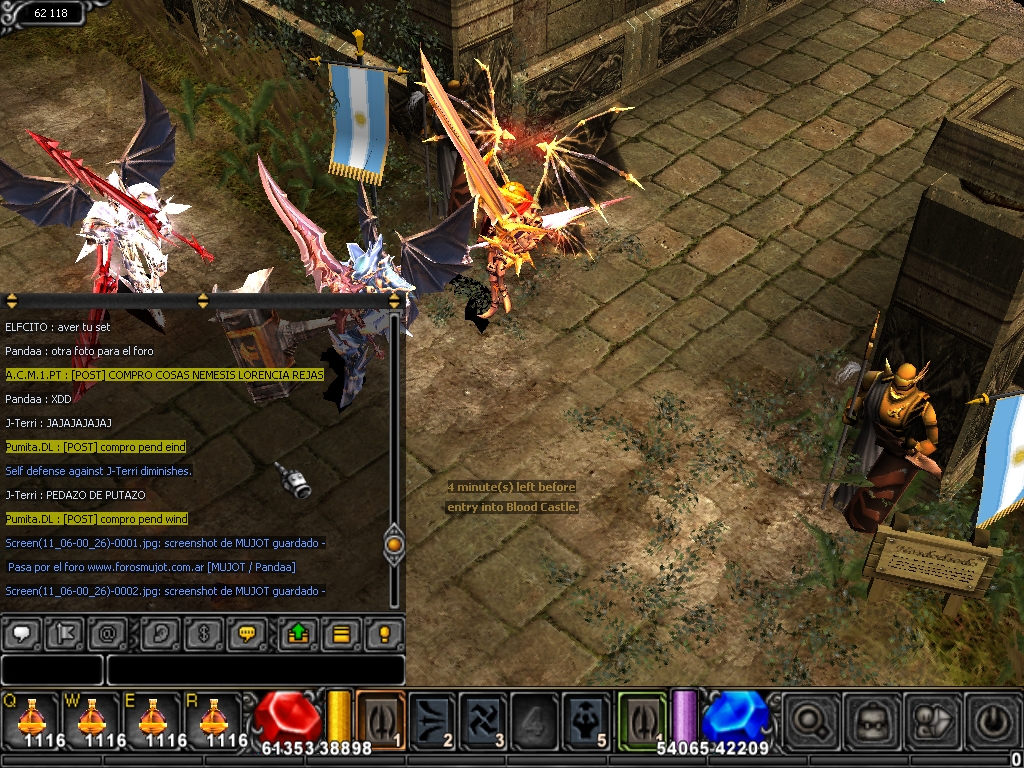1024x768 pixels.
Task: Focus the wide chat message input field
Action: tap(255, 670)
